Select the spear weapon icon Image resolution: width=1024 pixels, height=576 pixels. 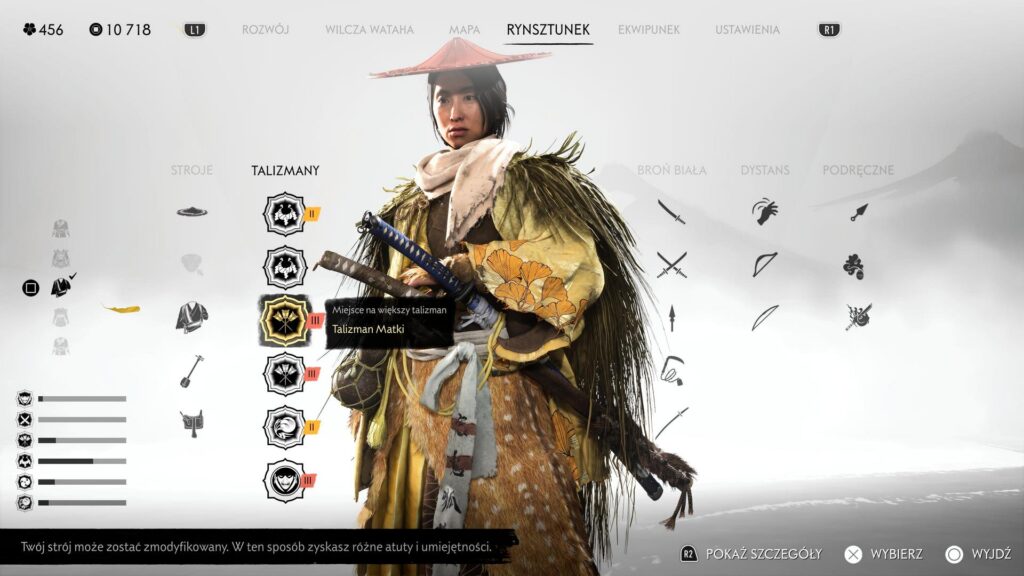click(x=671, y=318)
